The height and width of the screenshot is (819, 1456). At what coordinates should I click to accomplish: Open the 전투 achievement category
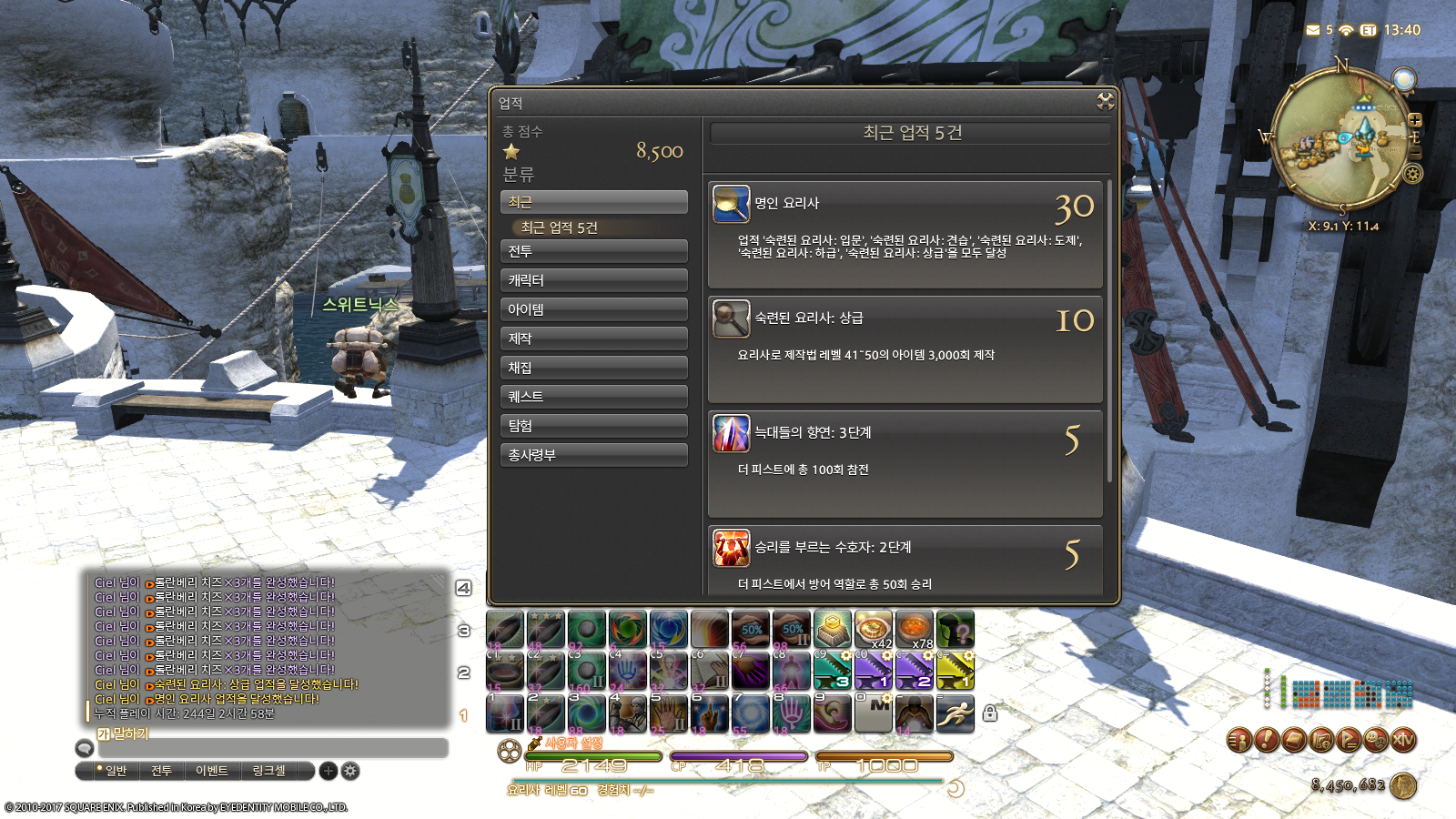593,251
